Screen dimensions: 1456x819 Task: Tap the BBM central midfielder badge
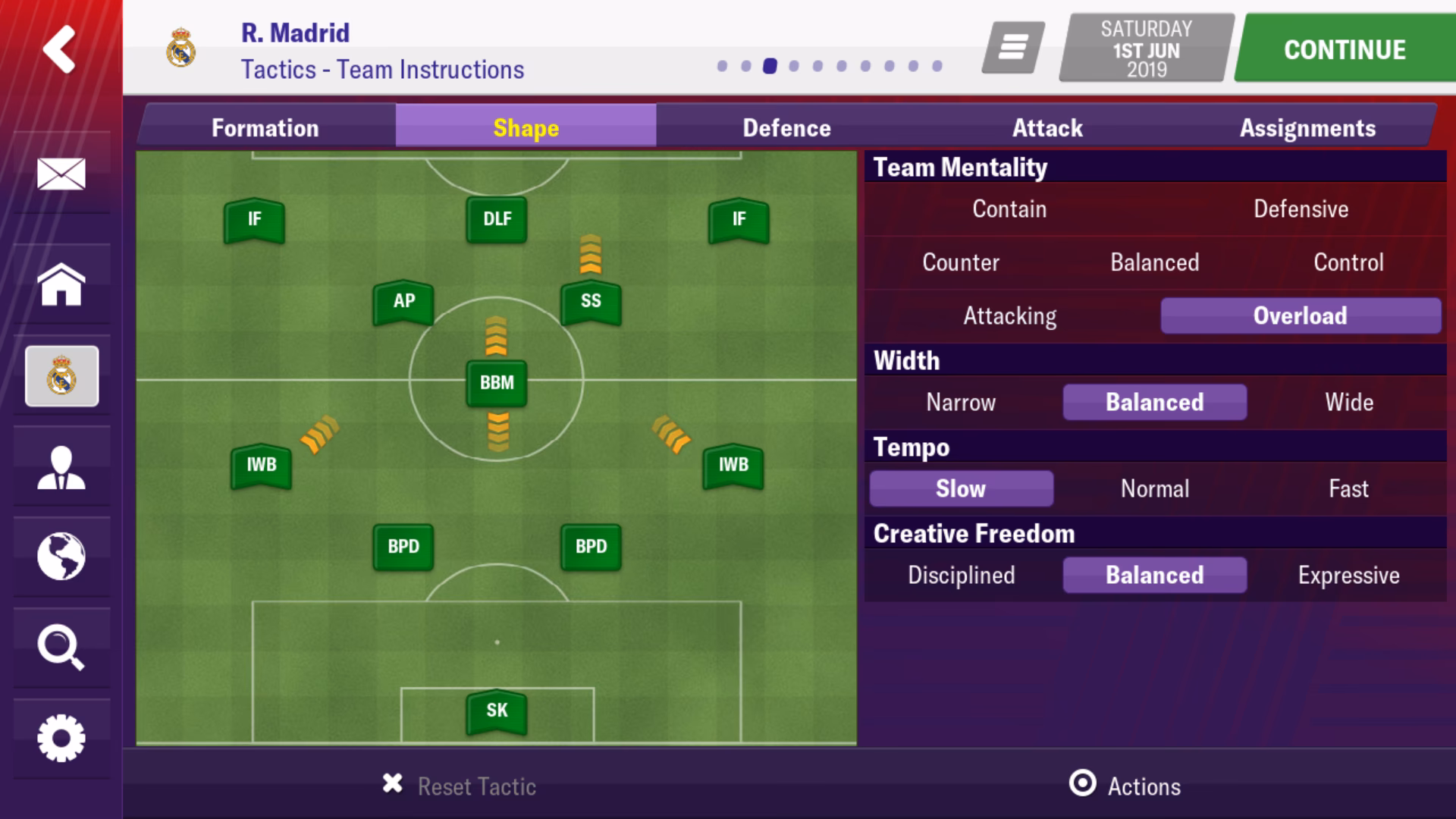[x=497, y=383]
